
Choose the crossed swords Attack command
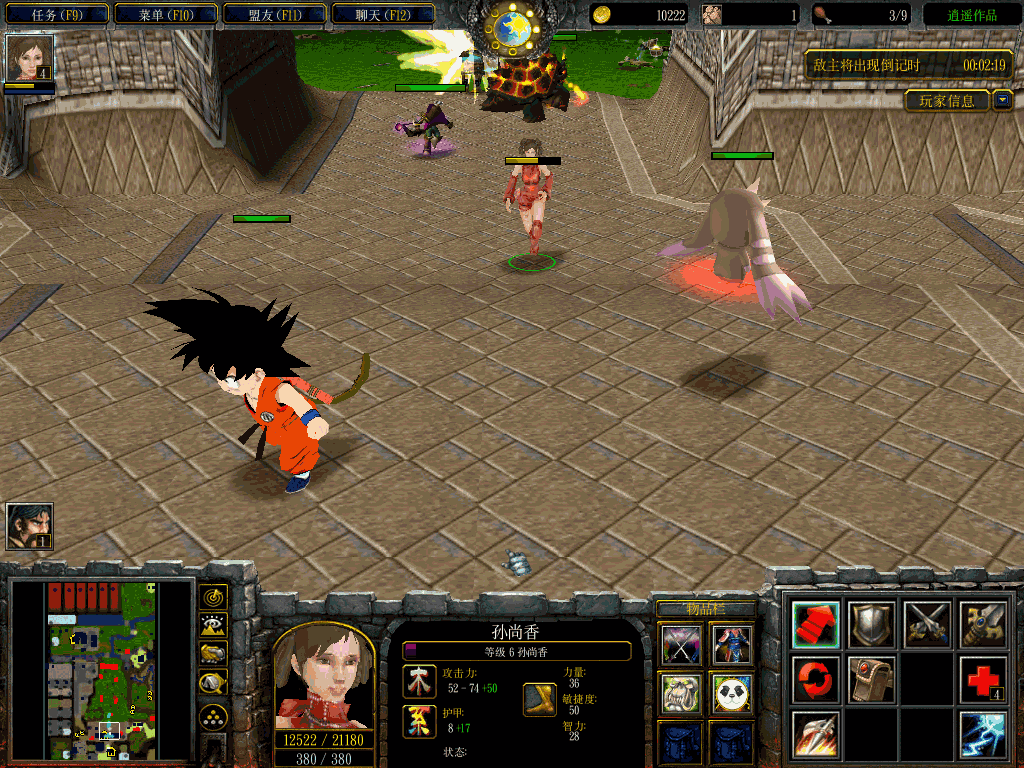pos(927,624)
